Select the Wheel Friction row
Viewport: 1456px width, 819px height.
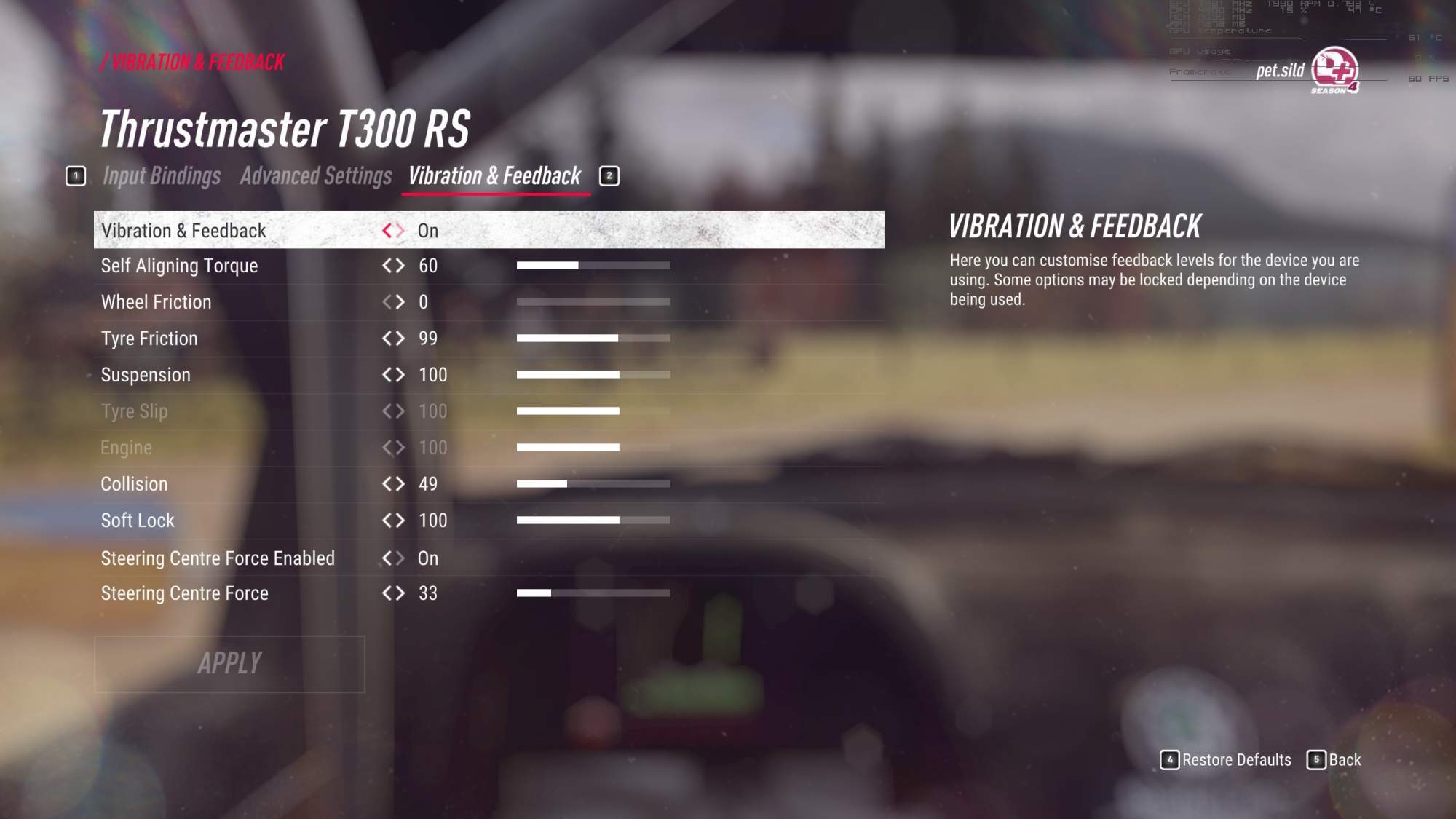156,302
